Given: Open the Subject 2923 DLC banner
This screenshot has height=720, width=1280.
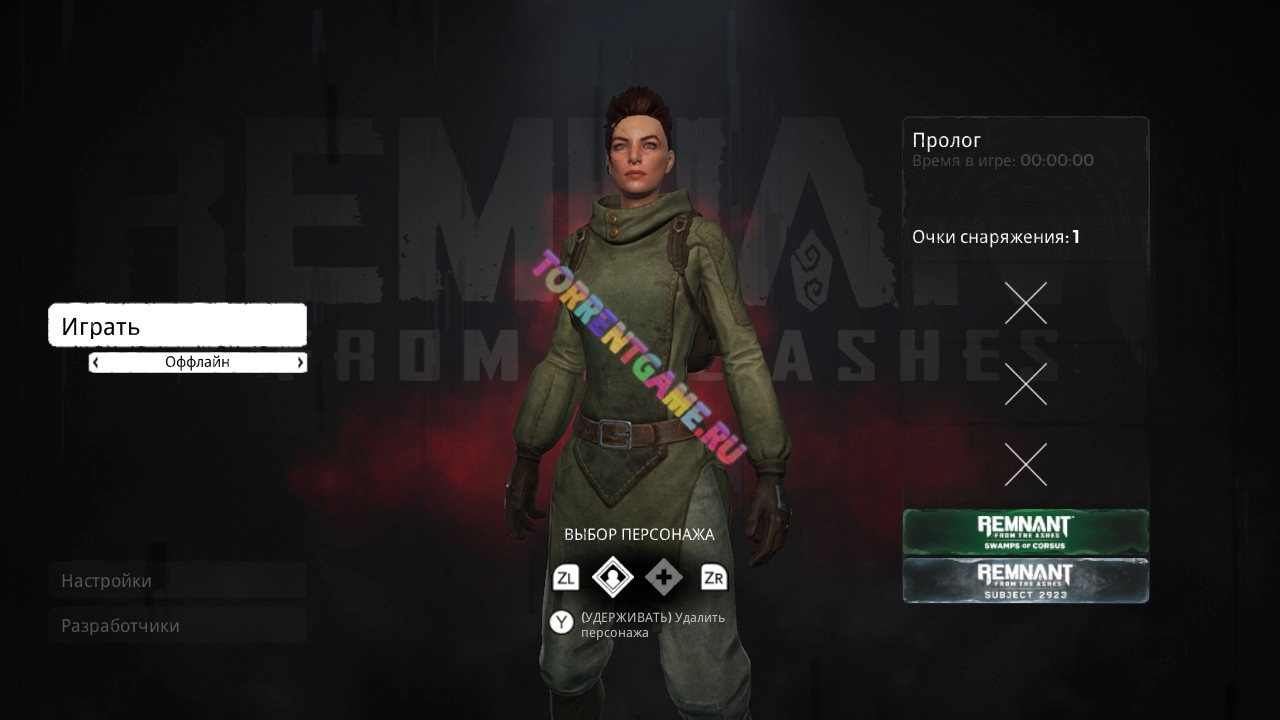Looking at the screenshot, I should (x=1025, y=580).
